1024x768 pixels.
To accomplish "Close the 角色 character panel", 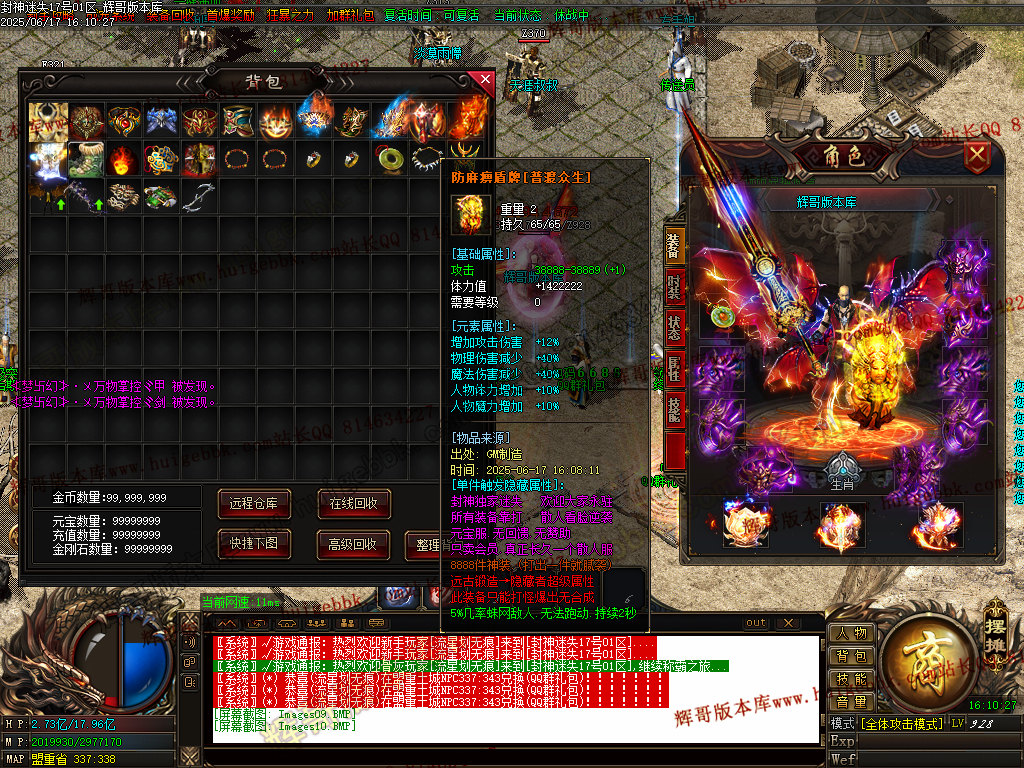I will (977, 156).
